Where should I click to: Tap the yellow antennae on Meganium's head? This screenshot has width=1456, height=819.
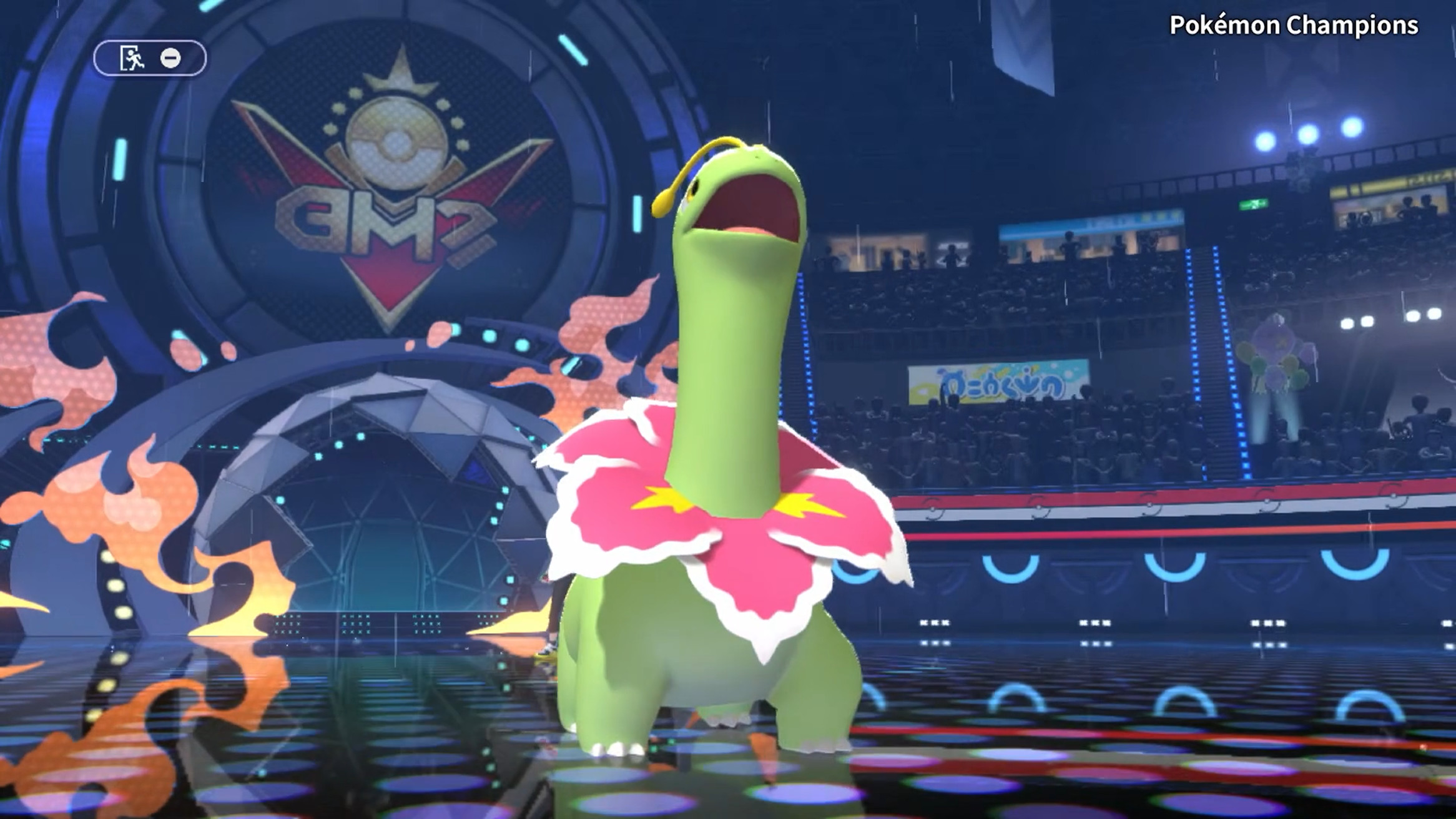tap(687, 169)
